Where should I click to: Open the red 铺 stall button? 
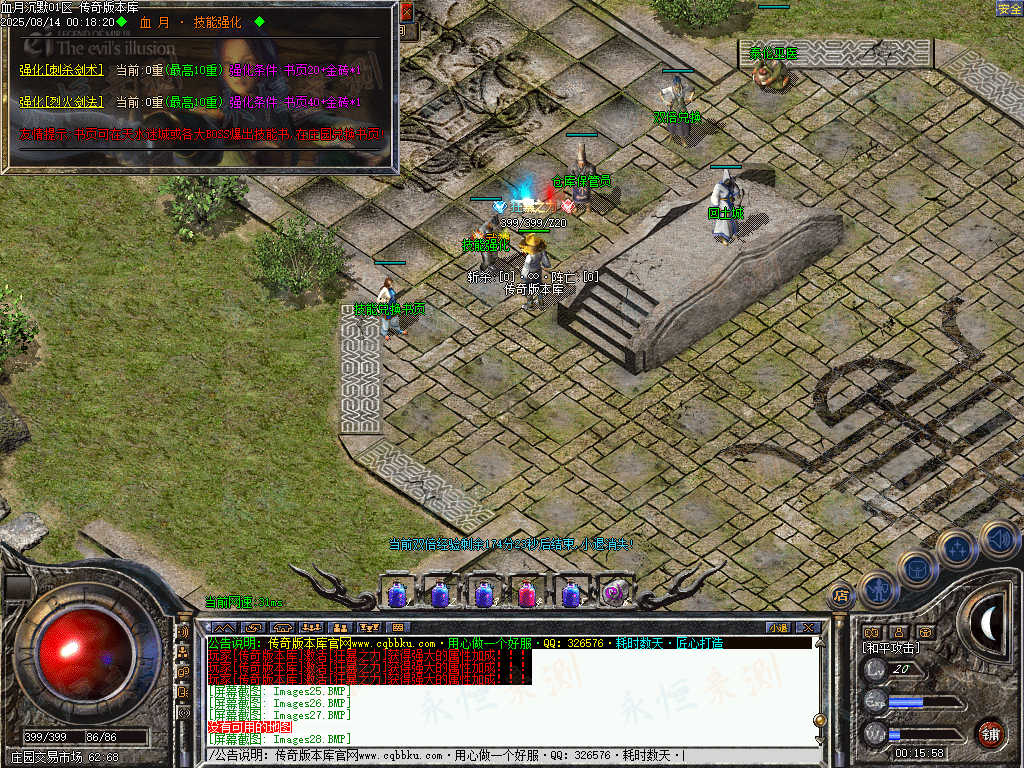coord(990,733)
